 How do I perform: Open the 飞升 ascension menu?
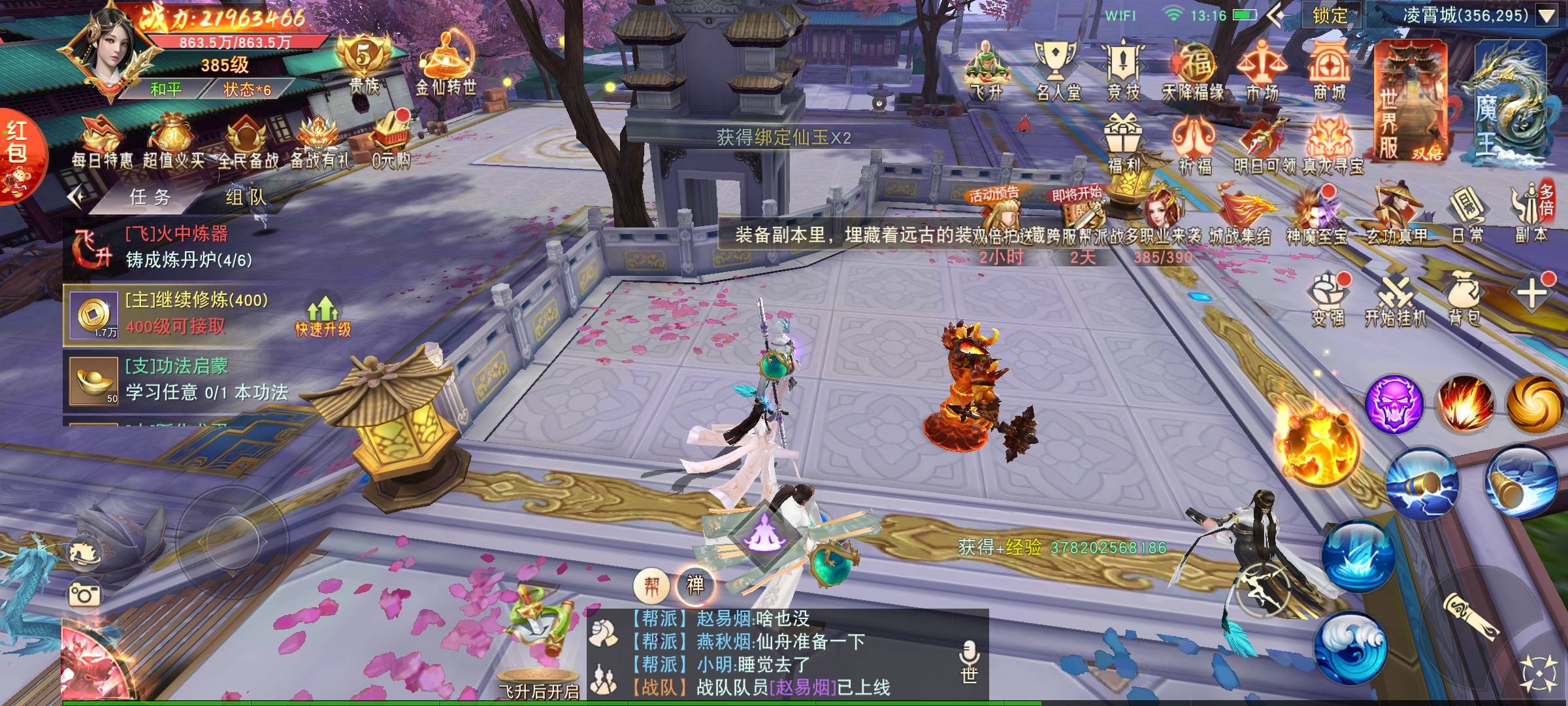[986, 70]
